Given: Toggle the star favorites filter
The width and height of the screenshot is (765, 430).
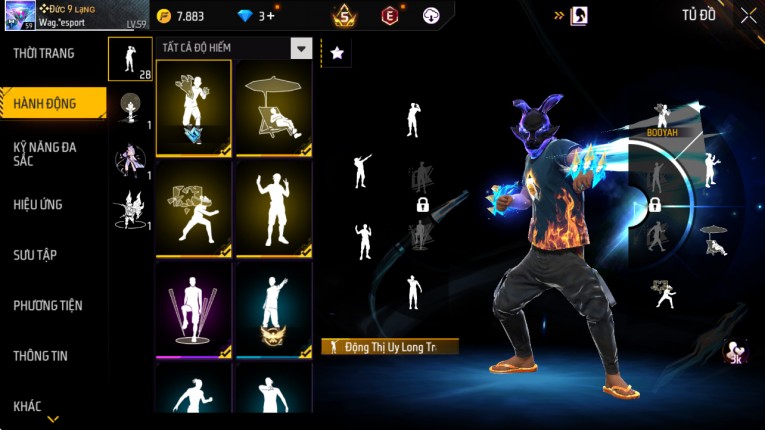Looking at the screenshot, I should pyautogui.click(x=336, y=53).
